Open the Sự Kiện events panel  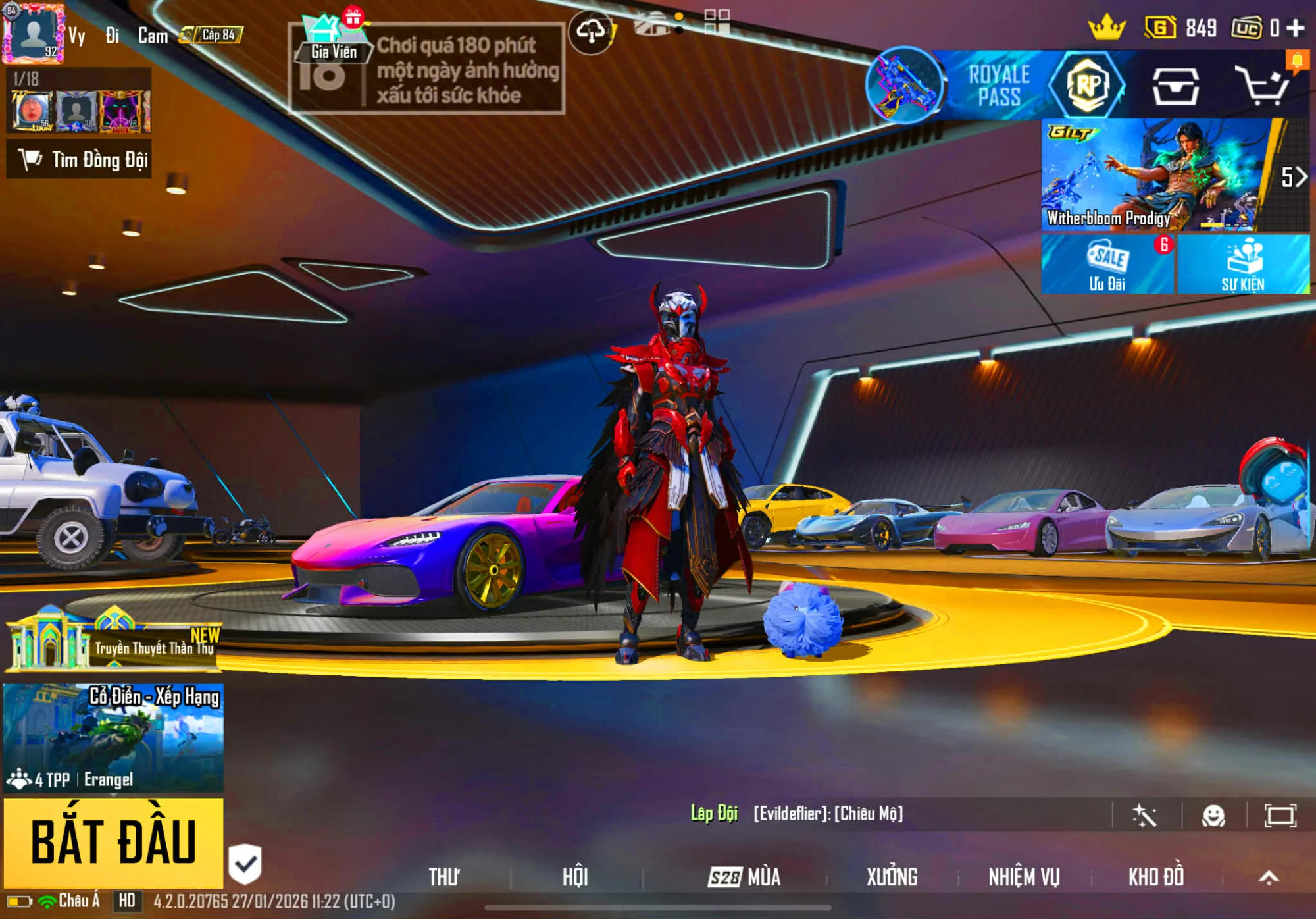click(x=1243, y=265)
